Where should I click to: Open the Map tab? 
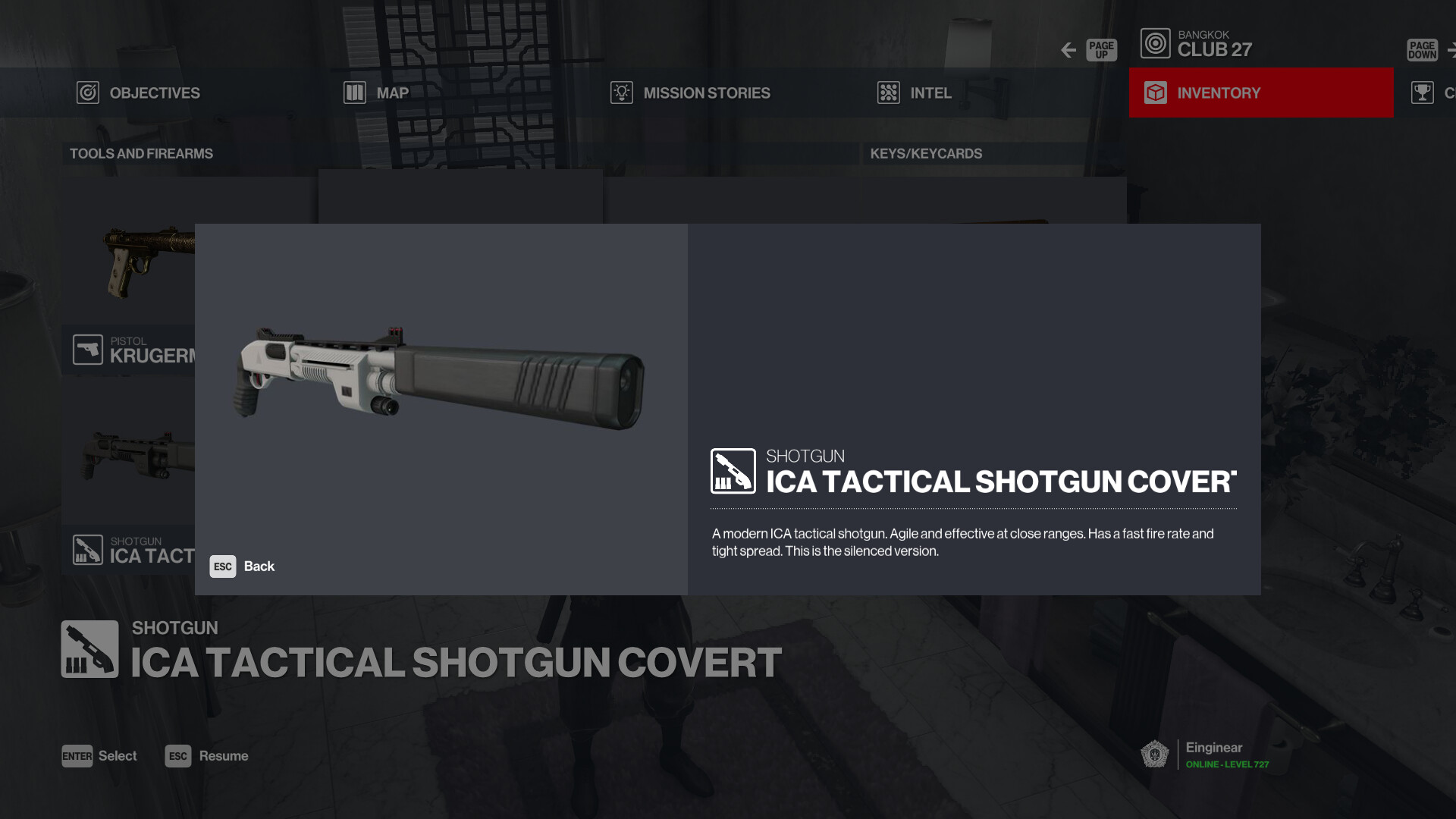377,93
